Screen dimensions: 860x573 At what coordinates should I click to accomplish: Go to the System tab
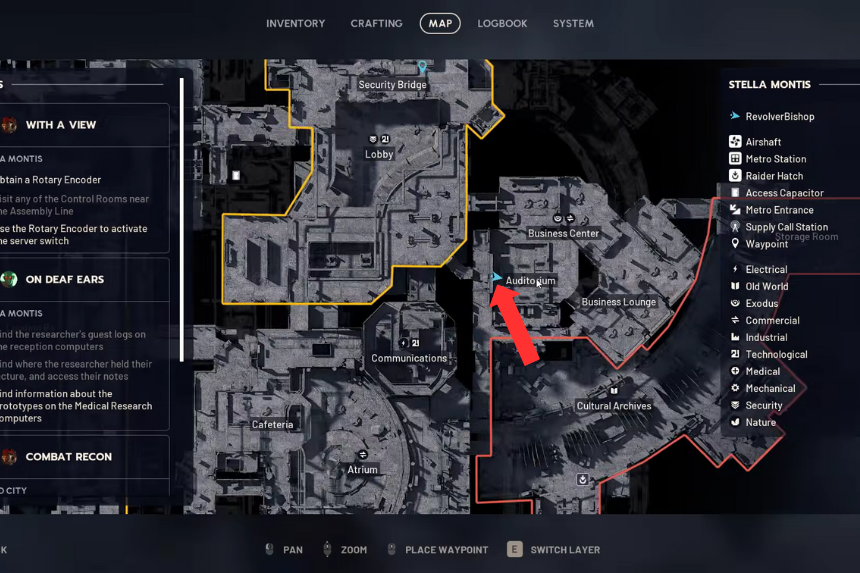573,23
